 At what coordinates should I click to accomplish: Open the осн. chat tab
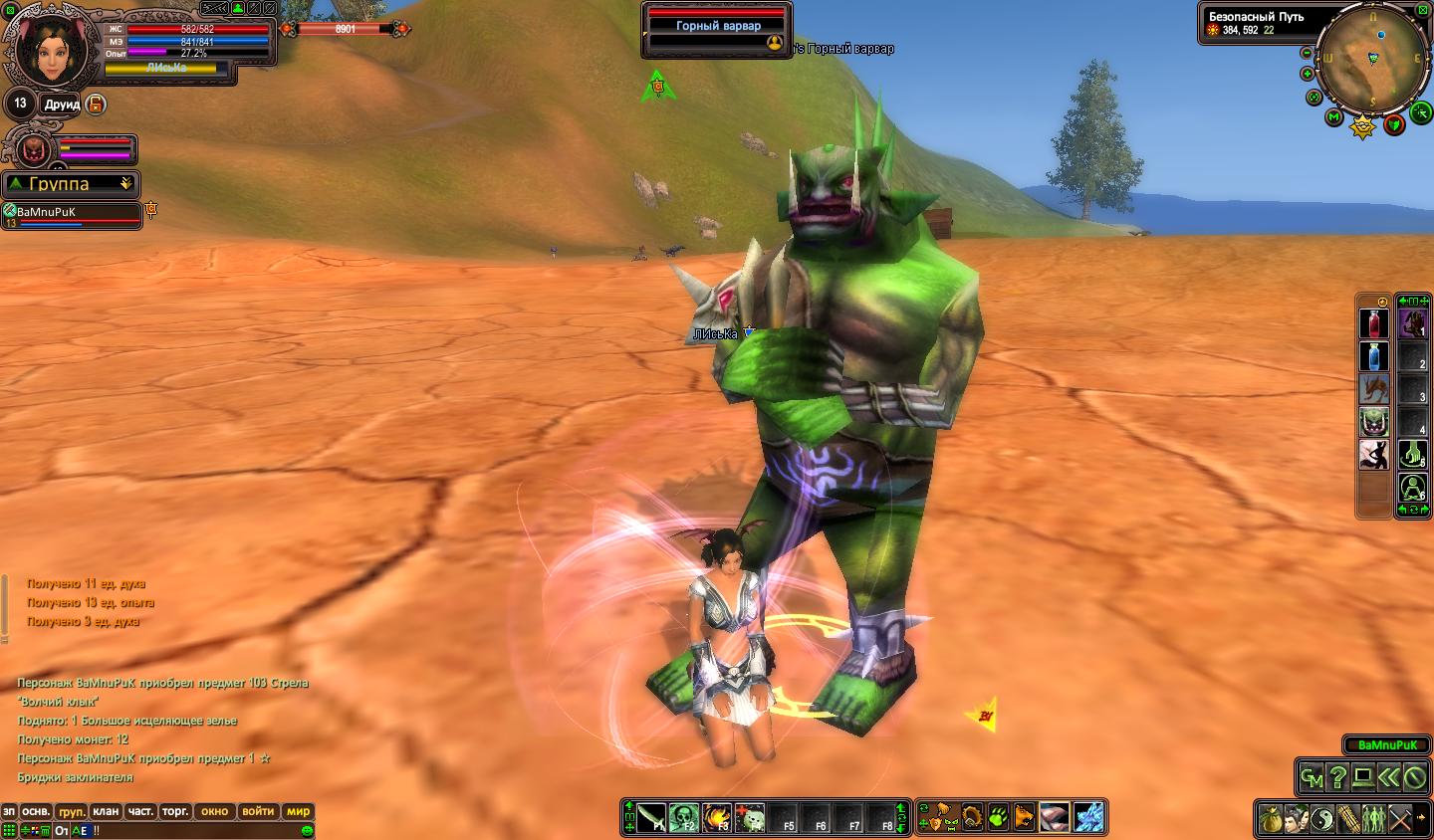pos(36,811)
